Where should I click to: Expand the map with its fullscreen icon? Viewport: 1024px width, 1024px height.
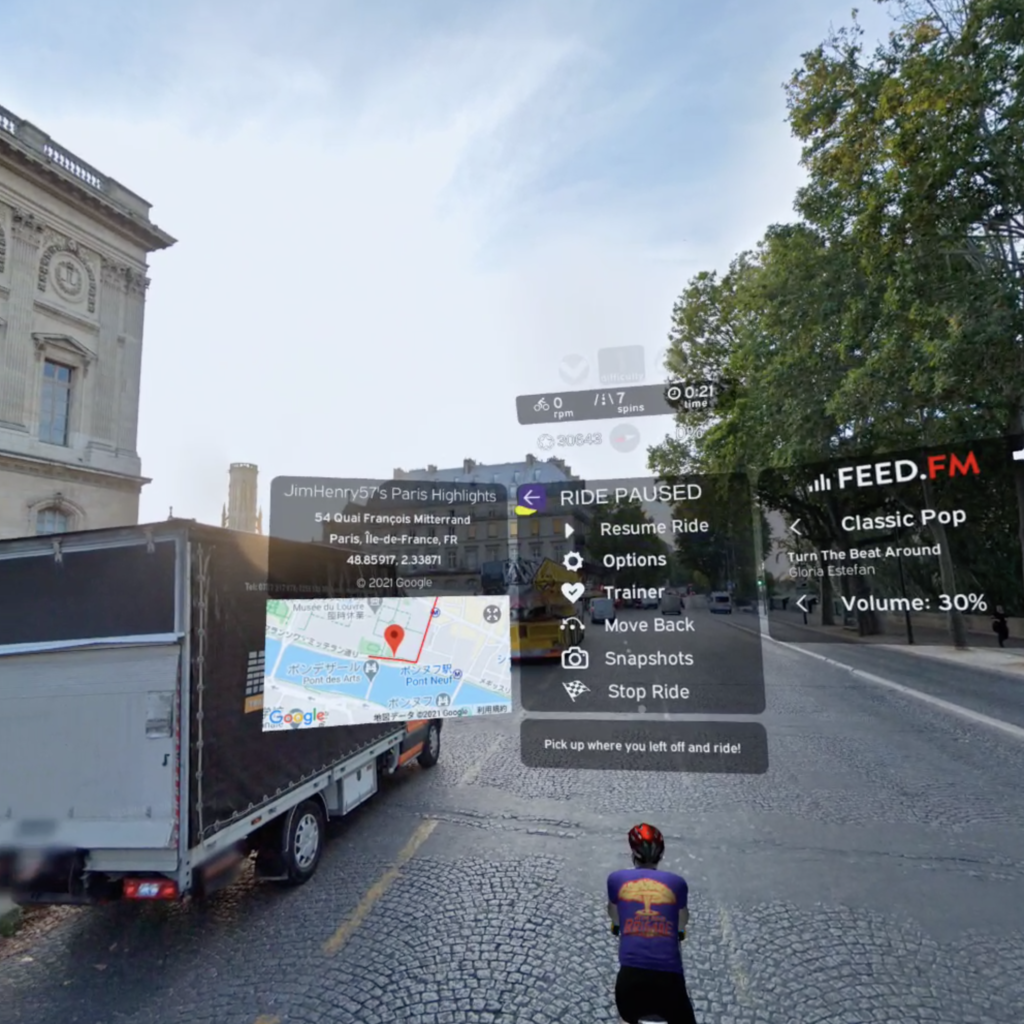point(492,614)
